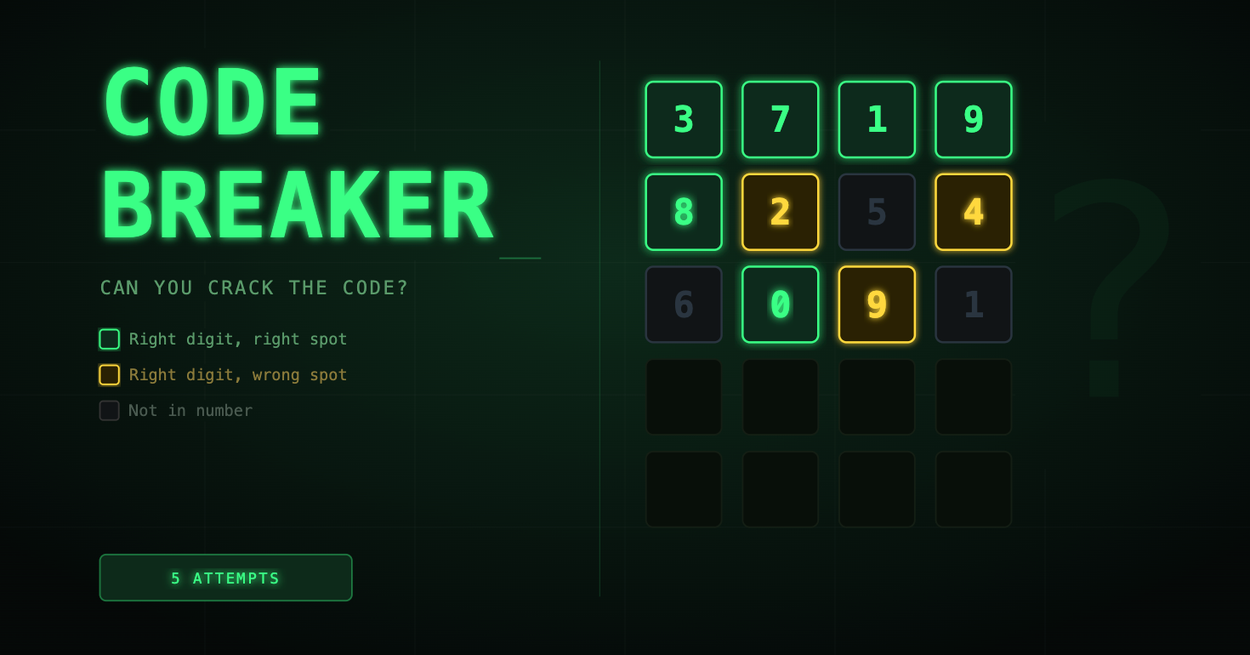Select the green 1 tile
The image size is (1250, 655).
tap(876, 119)
